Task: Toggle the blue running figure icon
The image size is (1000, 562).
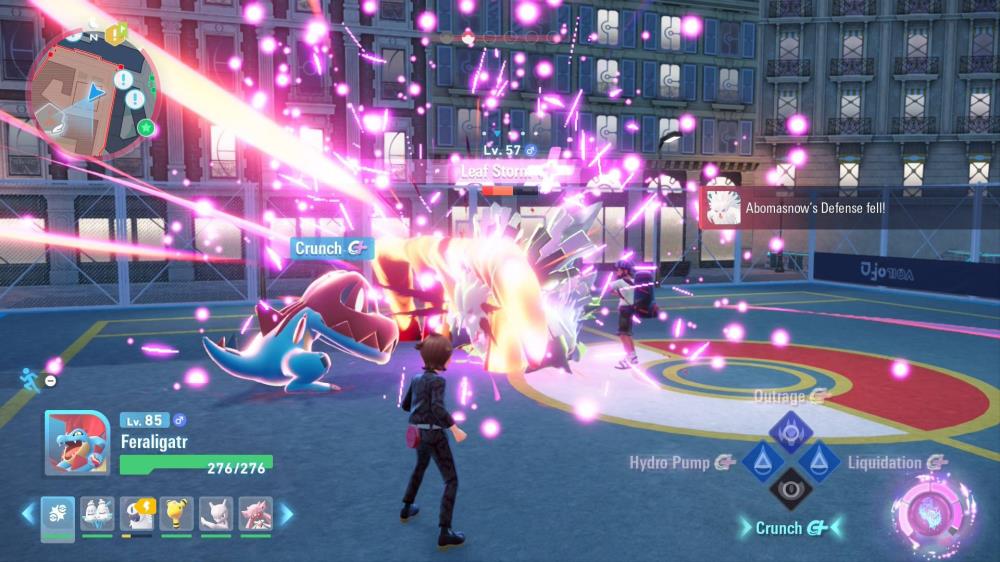Action: 29,379
